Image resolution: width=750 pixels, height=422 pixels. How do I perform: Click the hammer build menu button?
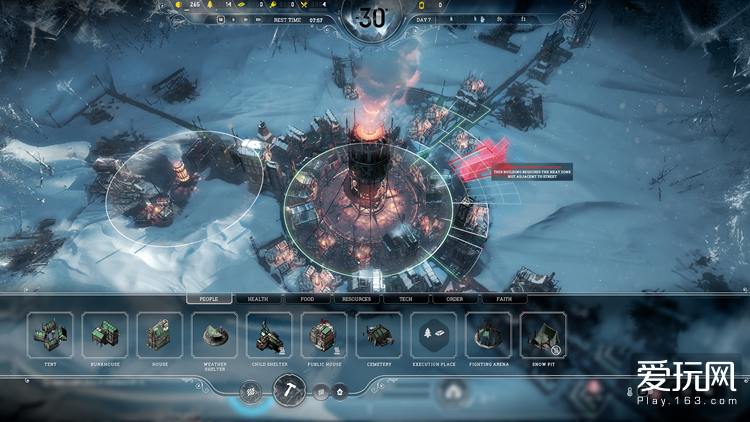tap(289, 392)
